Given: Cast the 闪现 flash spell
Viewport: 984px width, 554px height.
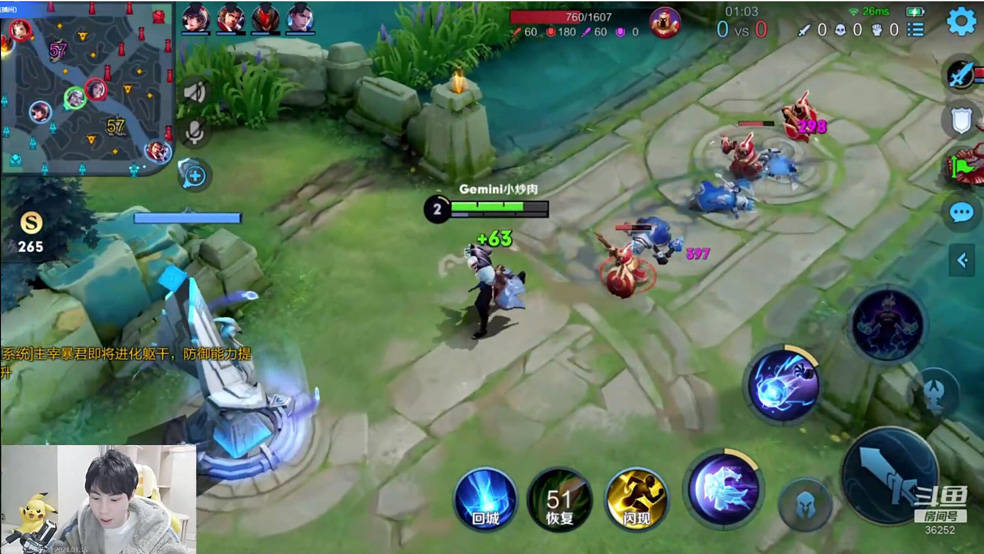Looking at the screenshot, I should [x=636, y=497].
